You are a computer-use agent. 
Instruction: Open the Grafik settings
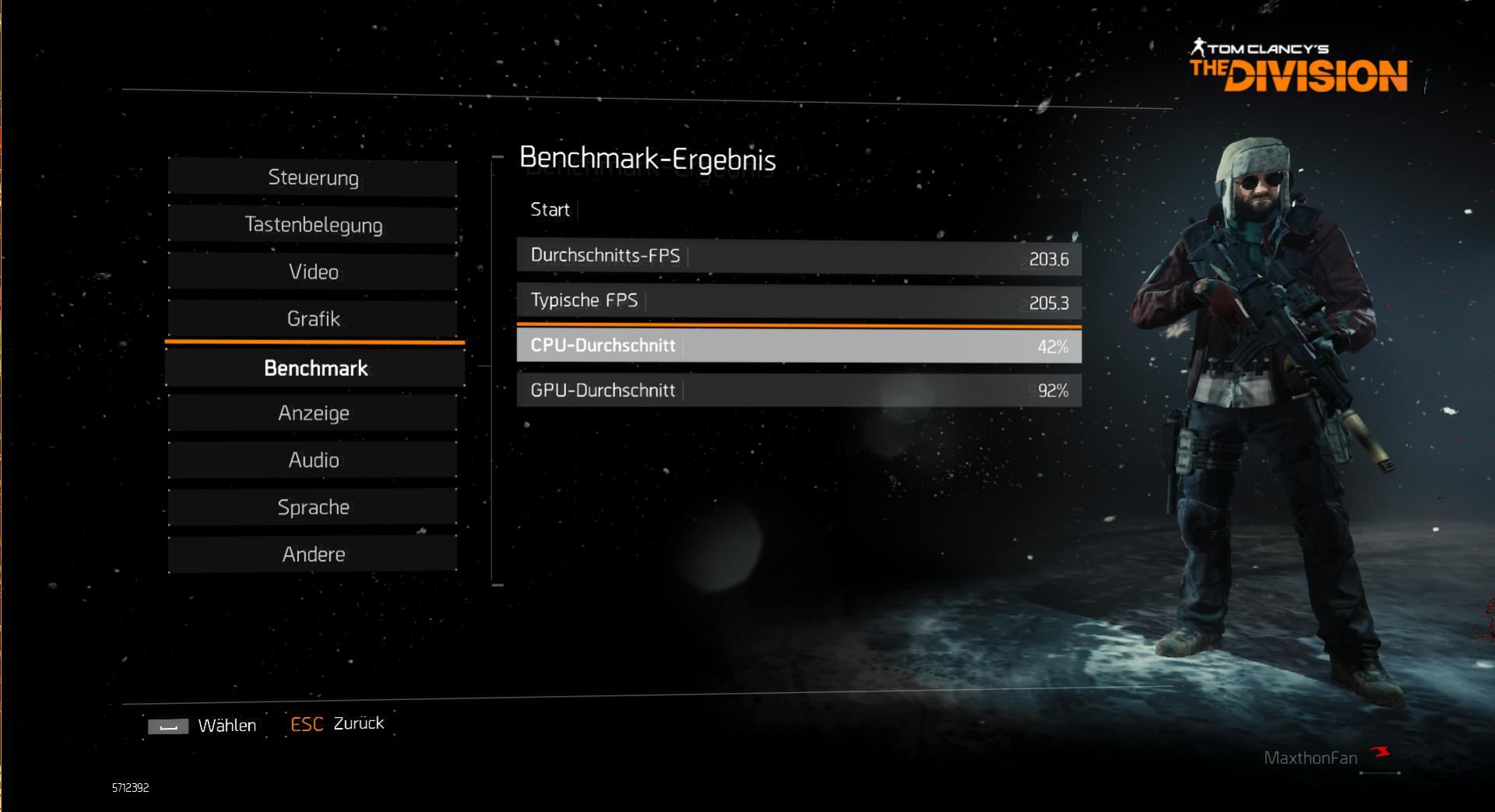tap(313, 318)
